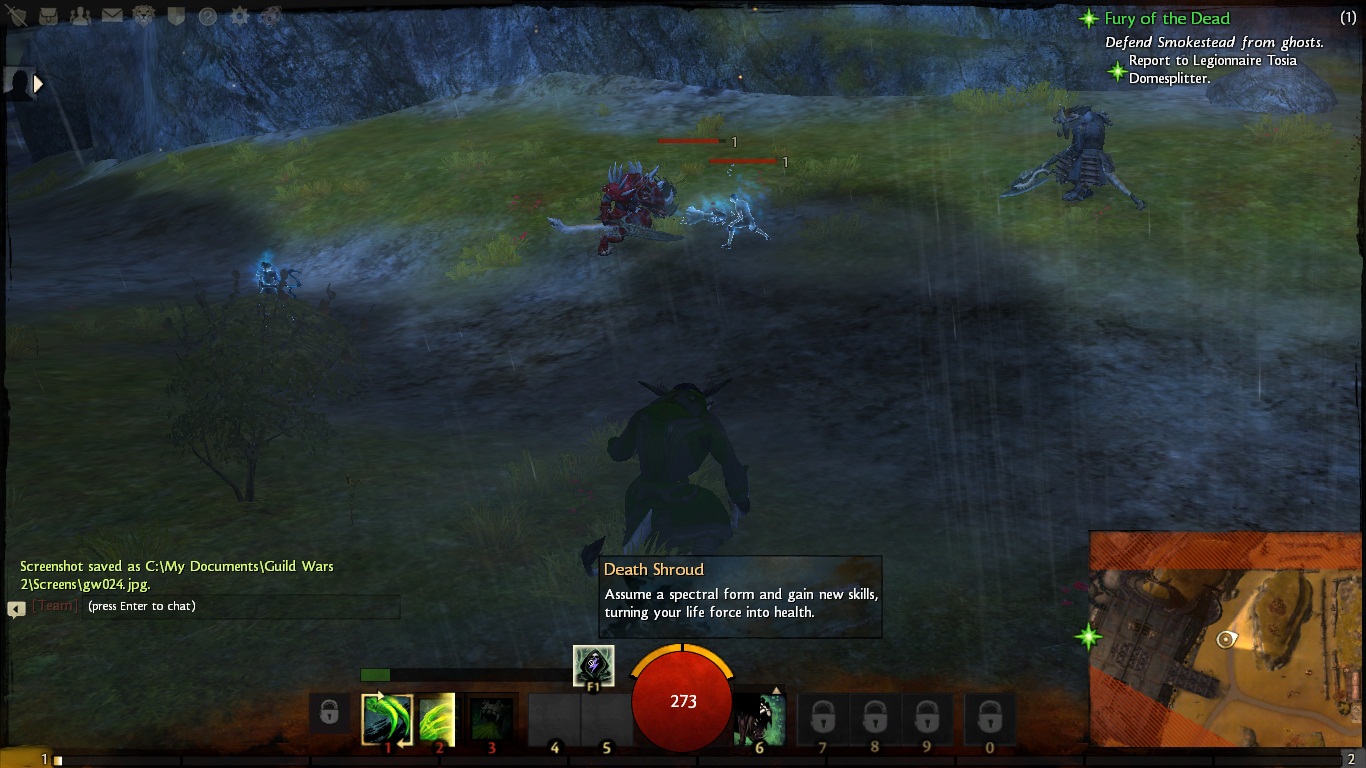Image resolution: width=1366 pixels, height=768 pixels.
Task: Use the green claw skill in slot 2
Action: [438, 719]
